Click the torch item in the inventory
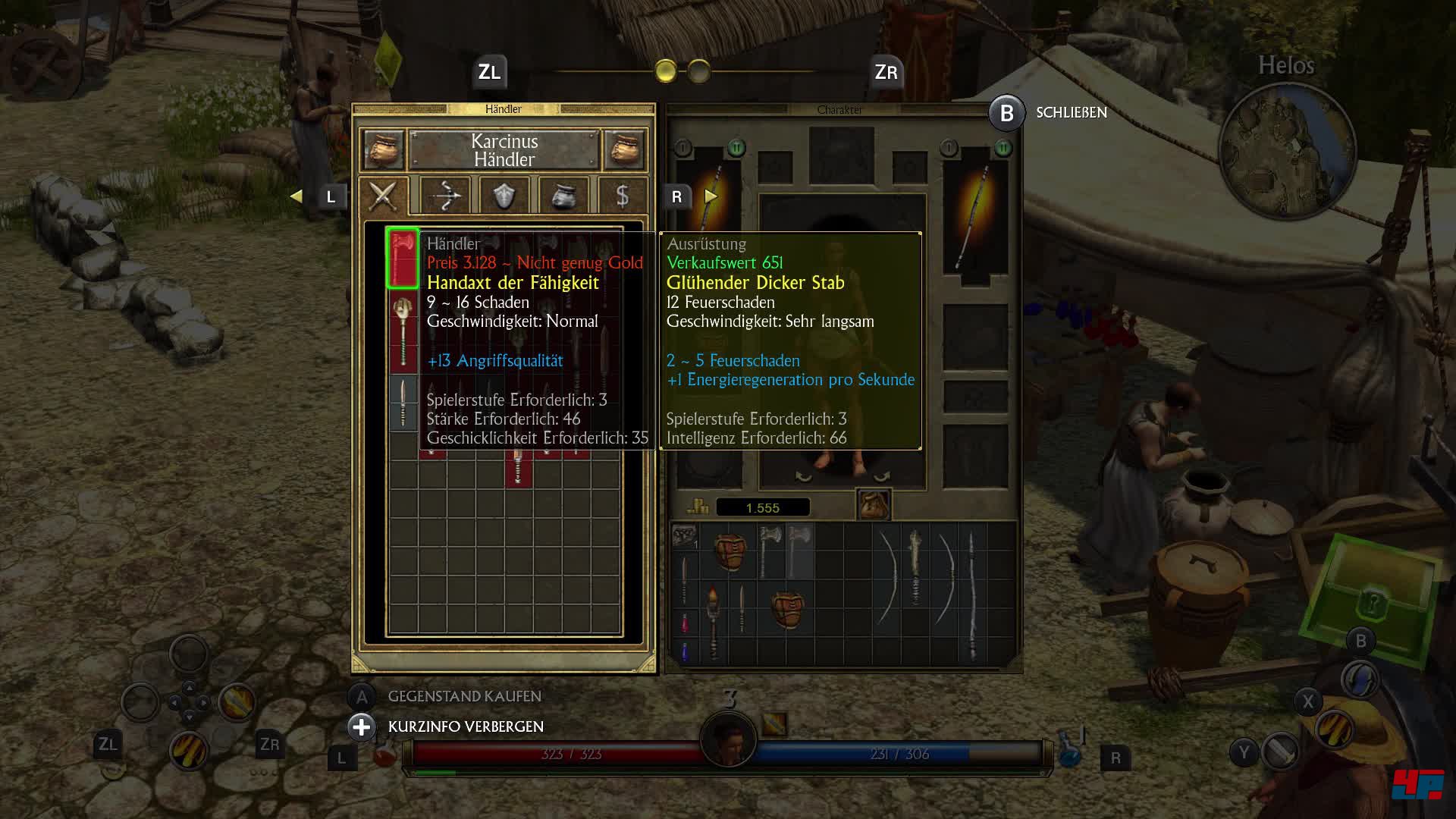1456x819 pixels. pos(714,618)
